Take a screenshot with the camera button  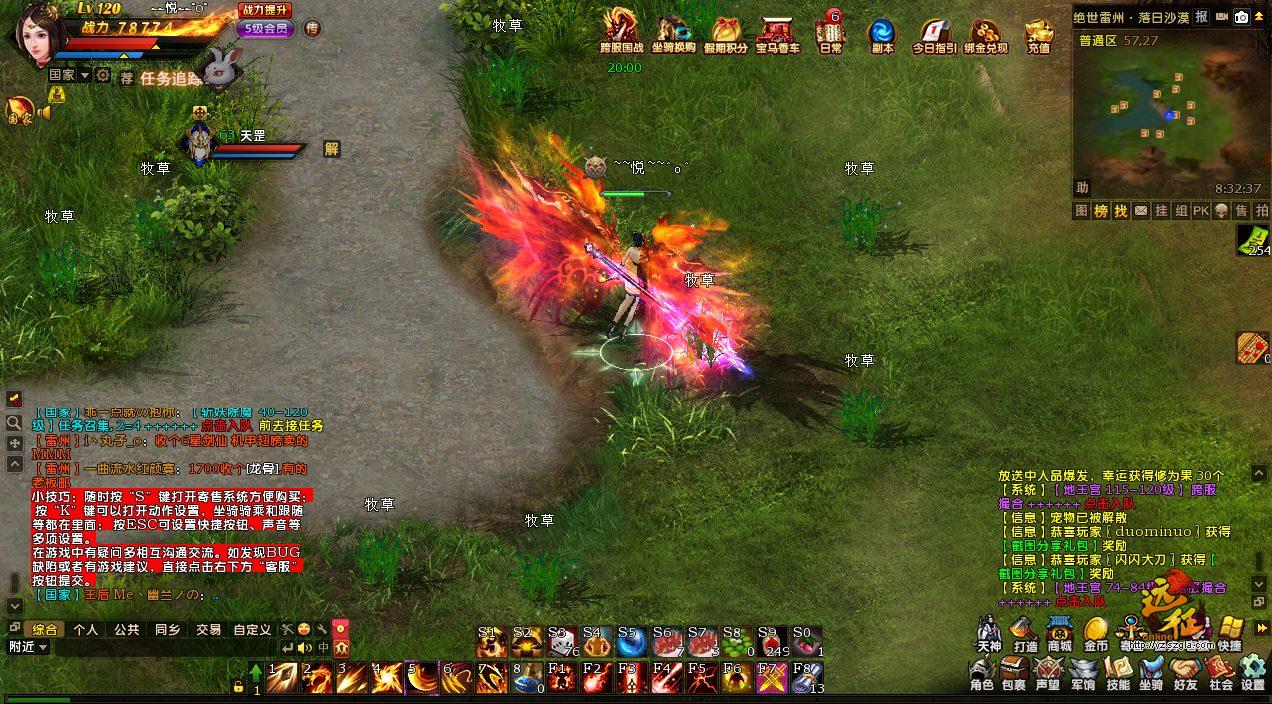tap(1241, 17)
